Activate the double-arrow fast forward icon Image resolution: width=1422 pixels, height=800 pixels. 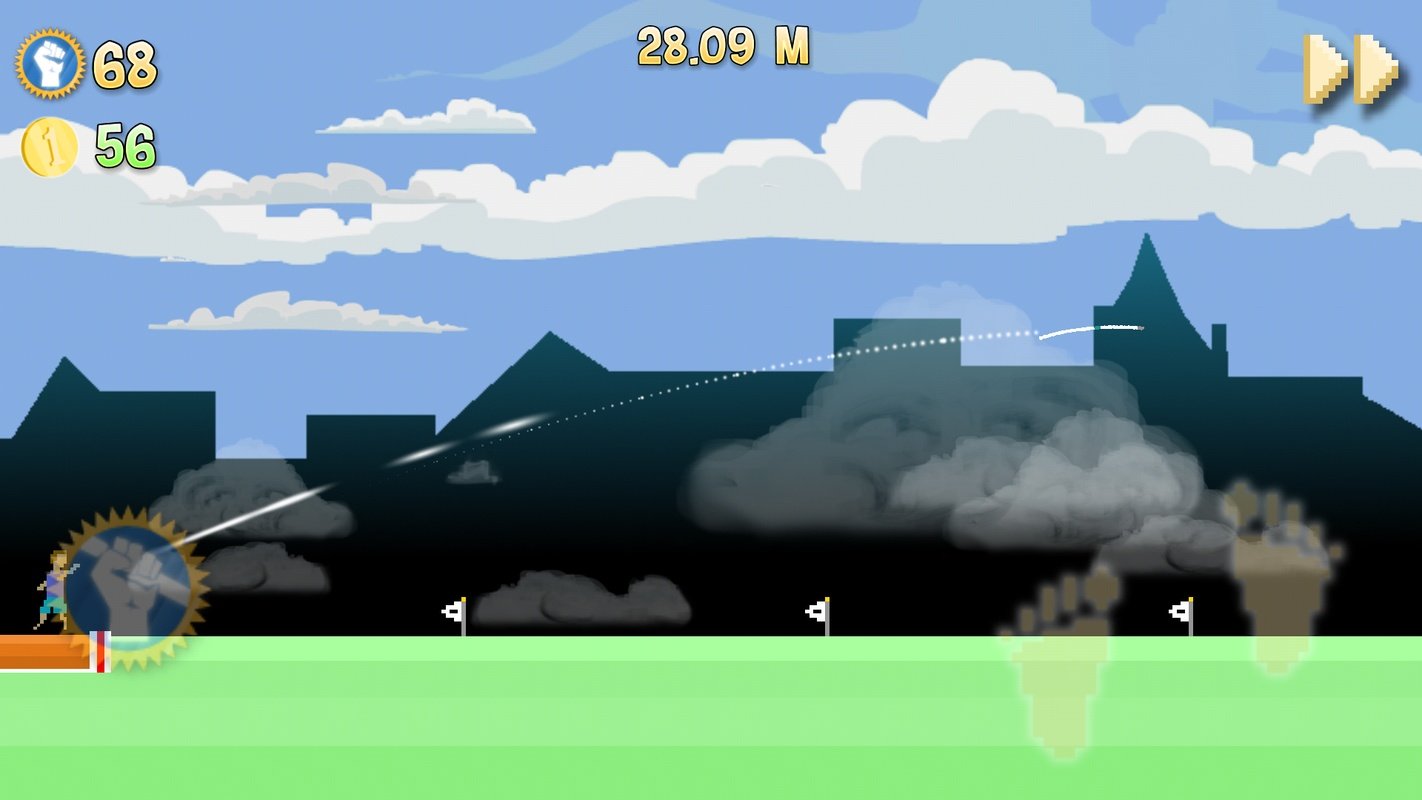[x=1349, y=65]
